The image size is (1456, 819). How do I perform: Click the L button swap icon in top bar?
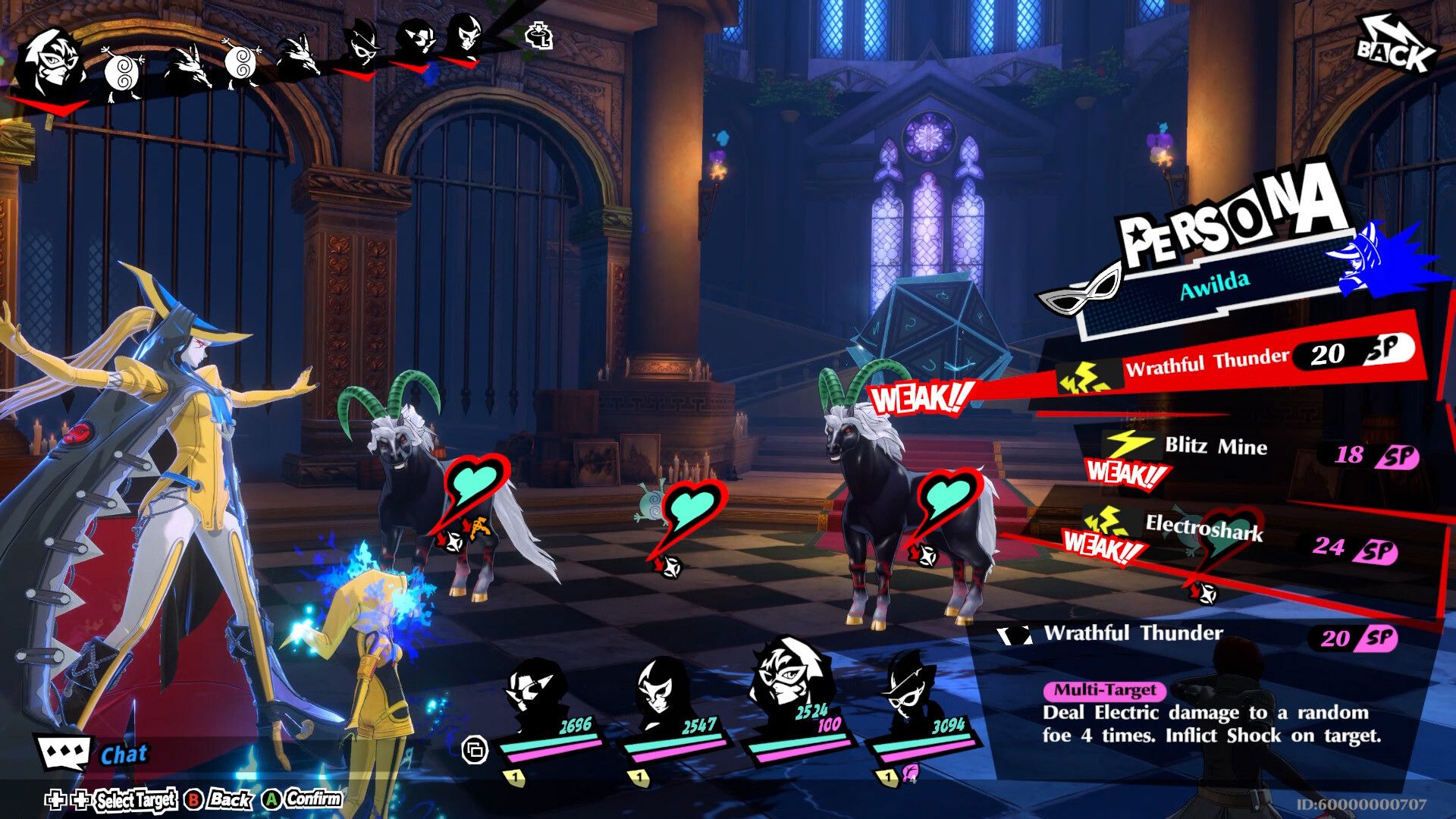coord(538,36)
